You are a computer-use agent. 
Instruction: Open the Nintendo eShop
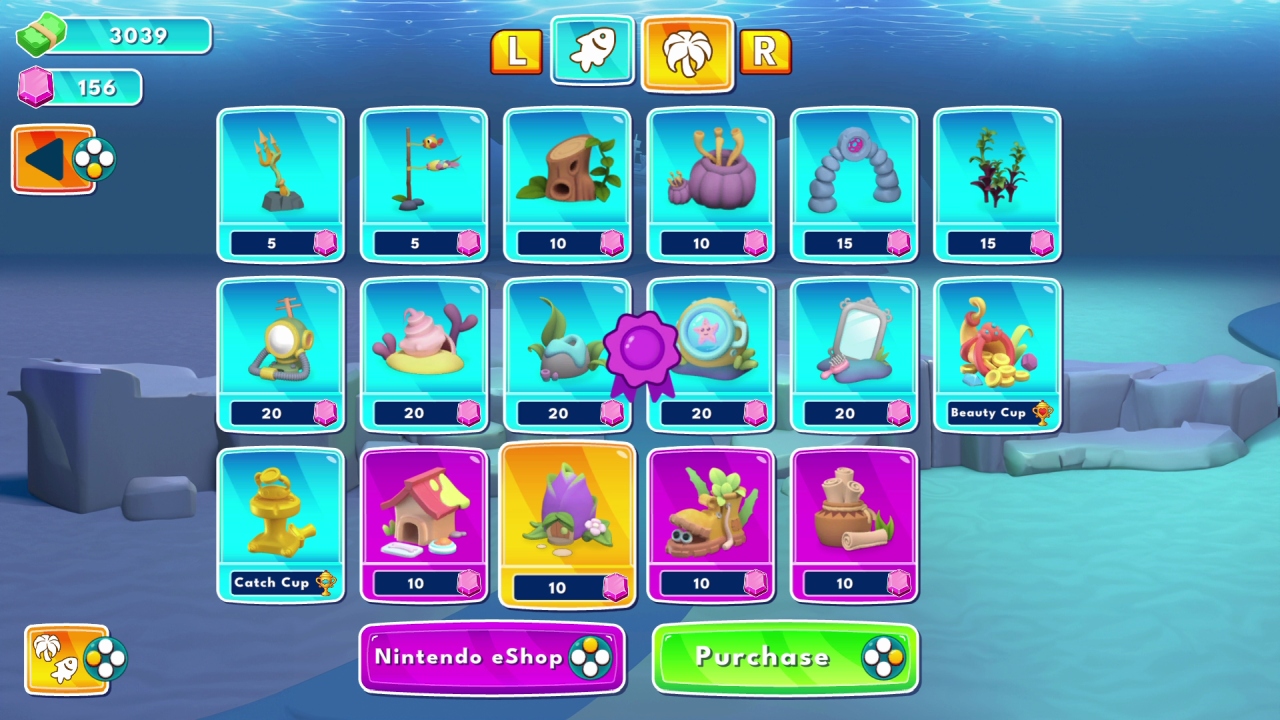492,658
